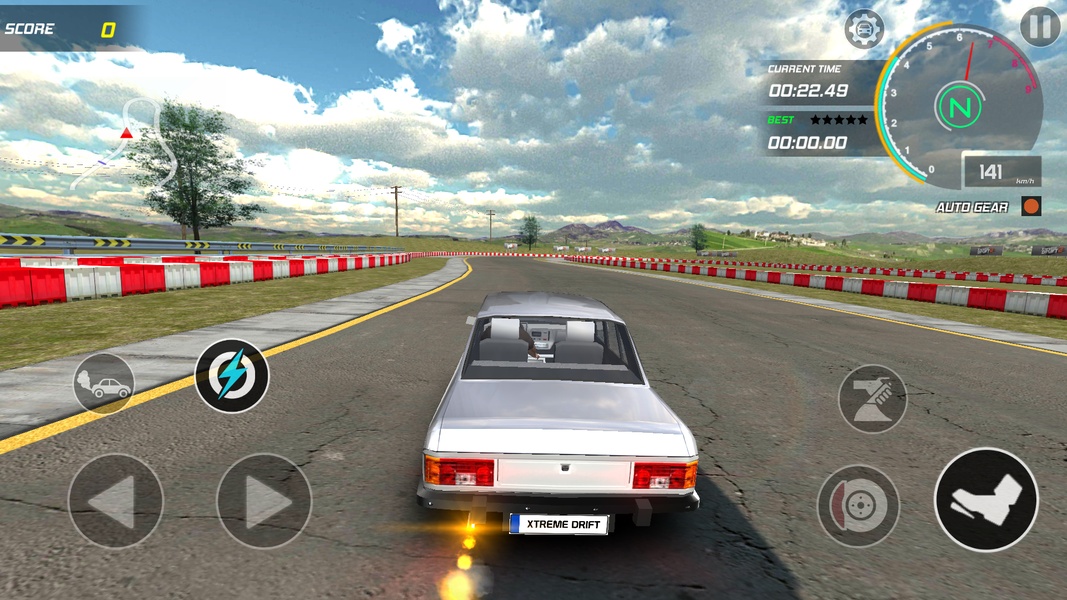Pause the race
This screenshot has width=1067, height=600.
(x=1040, y=26)
